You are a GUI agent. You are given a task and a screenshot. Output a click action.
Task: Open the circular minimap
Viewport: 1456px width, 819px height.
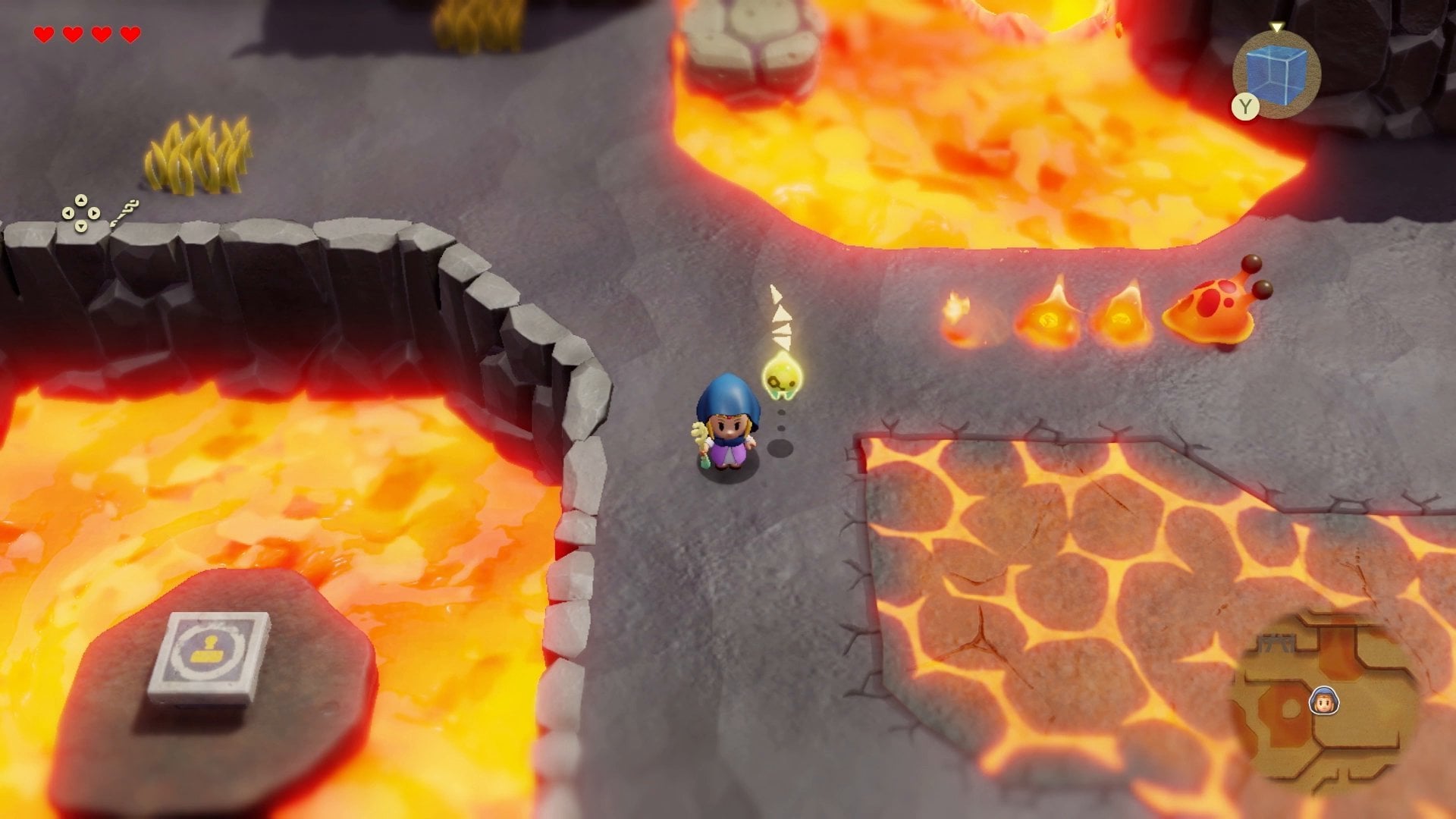coord(1323,703)
